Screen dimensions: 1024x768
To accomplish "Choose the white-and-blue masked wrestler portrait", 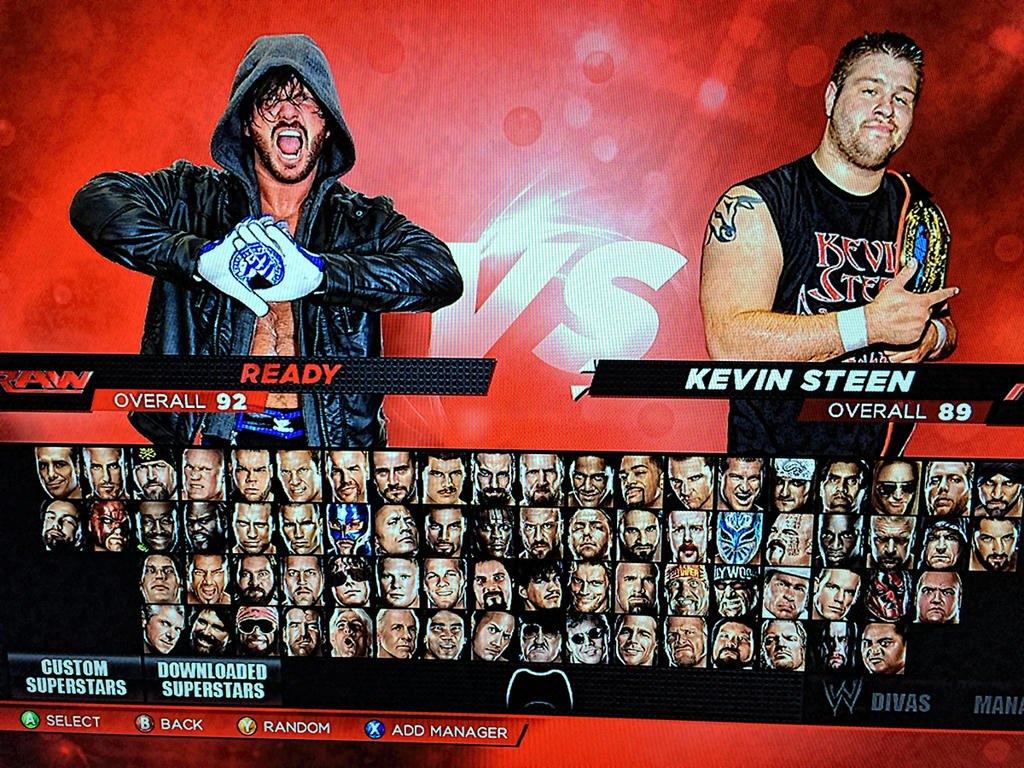I will 739,534.
